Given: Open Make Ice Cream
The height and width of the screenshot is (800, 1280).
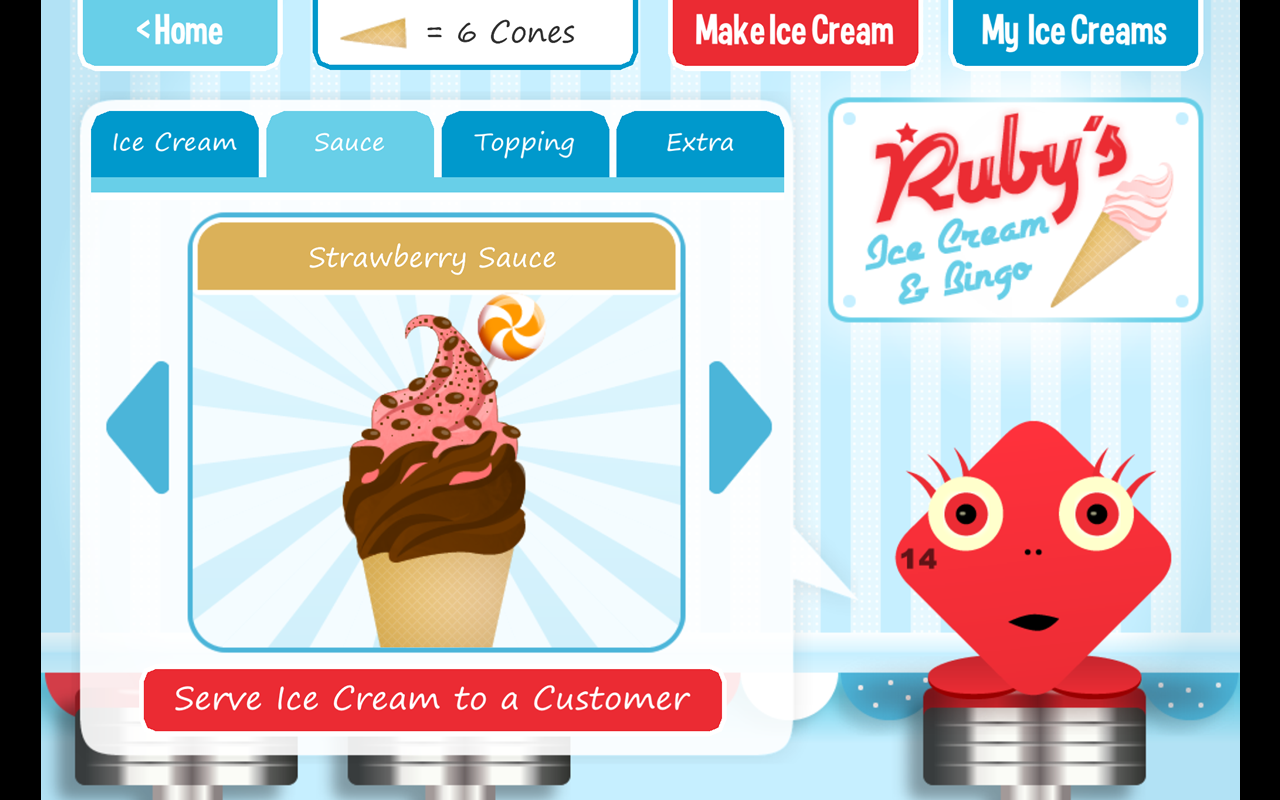Looking at the screenshot, I should point(795,31).
